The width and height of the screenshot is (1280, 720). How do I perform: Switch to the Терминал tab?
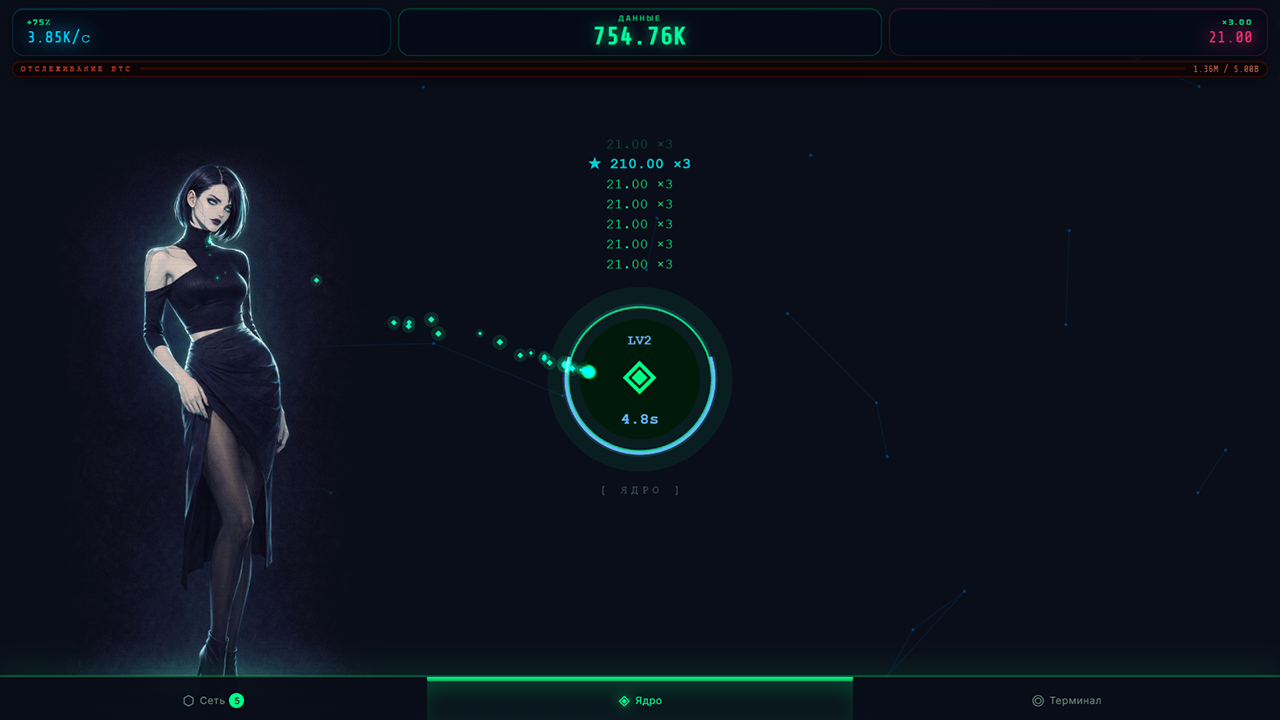[1070, 700]
